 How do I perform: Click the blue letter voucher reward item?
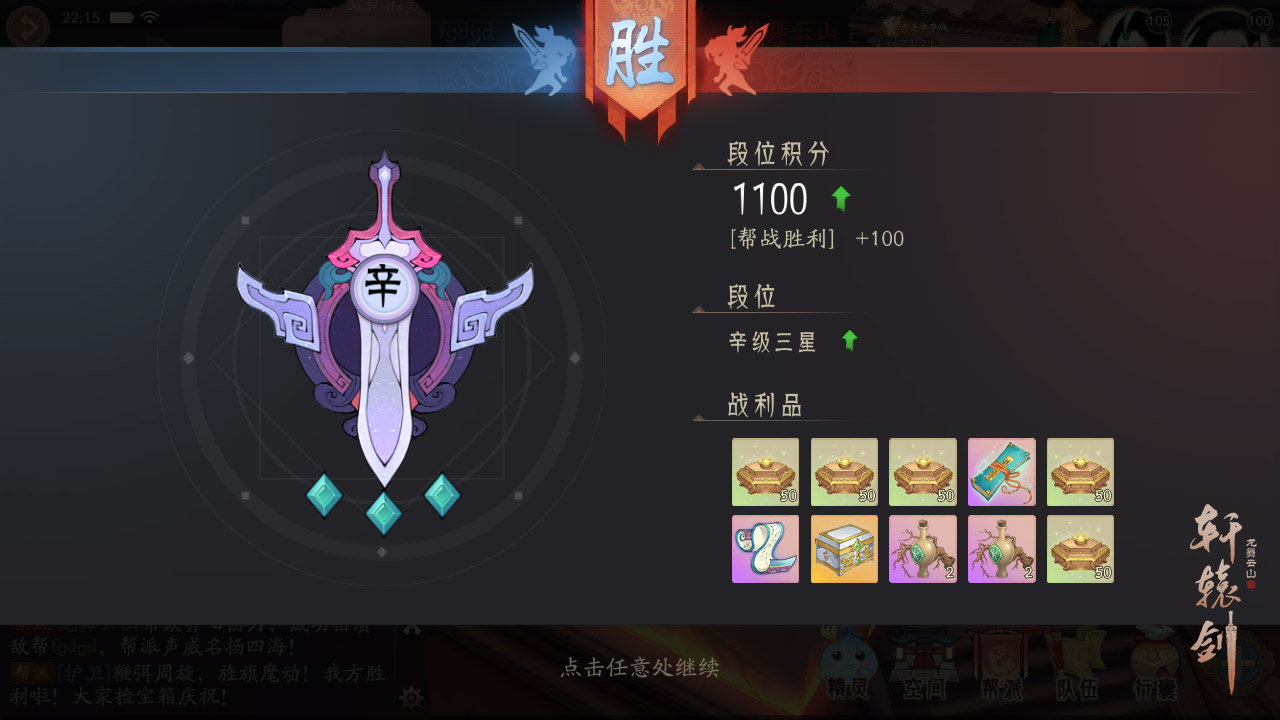click(x=1001, y=471)
